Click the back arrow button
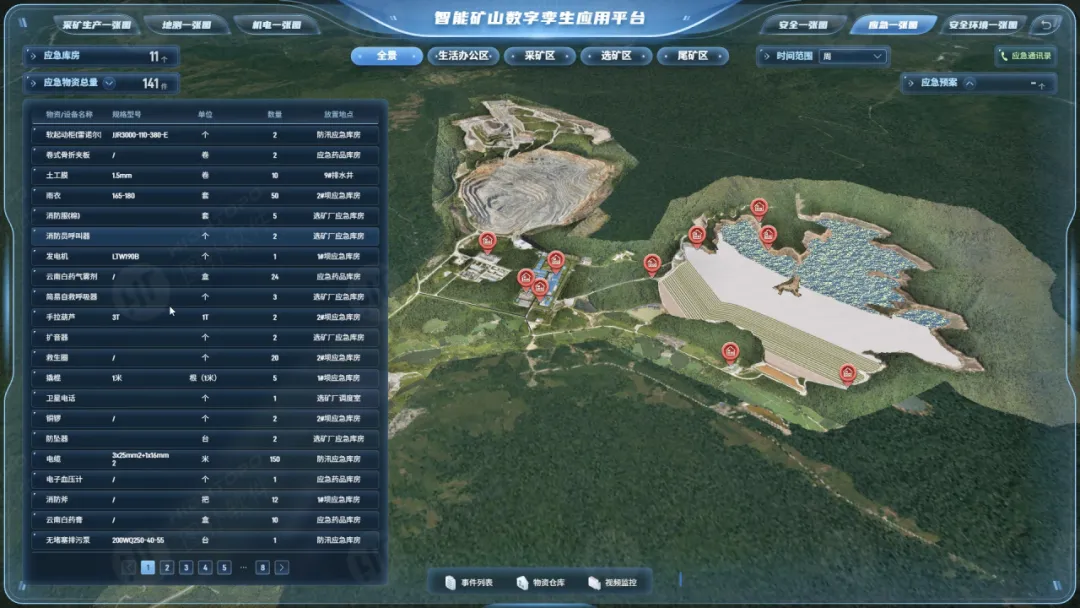 click(x=1047, y=24)
